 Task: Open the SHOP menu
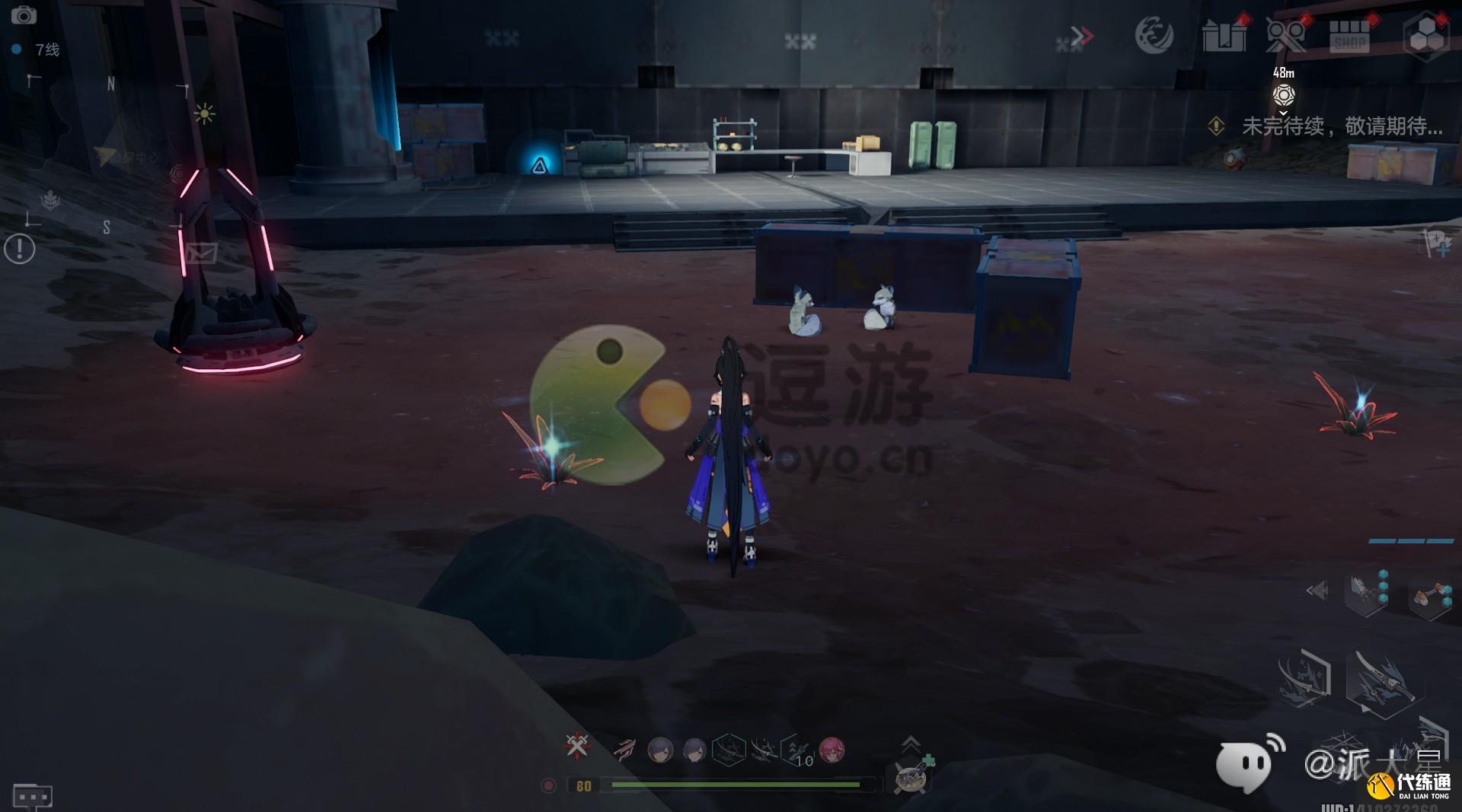[x=1349, y=36]
